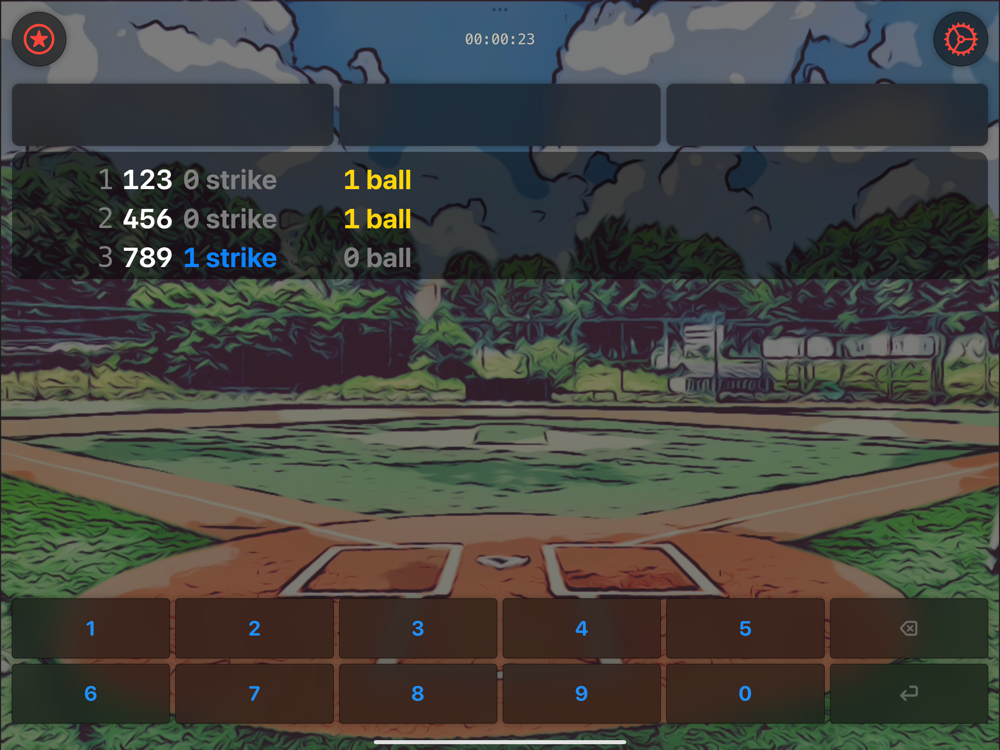Enter digit 6 on the keypad
This screenshot has width=1000, height=750.
click(91, 694)
